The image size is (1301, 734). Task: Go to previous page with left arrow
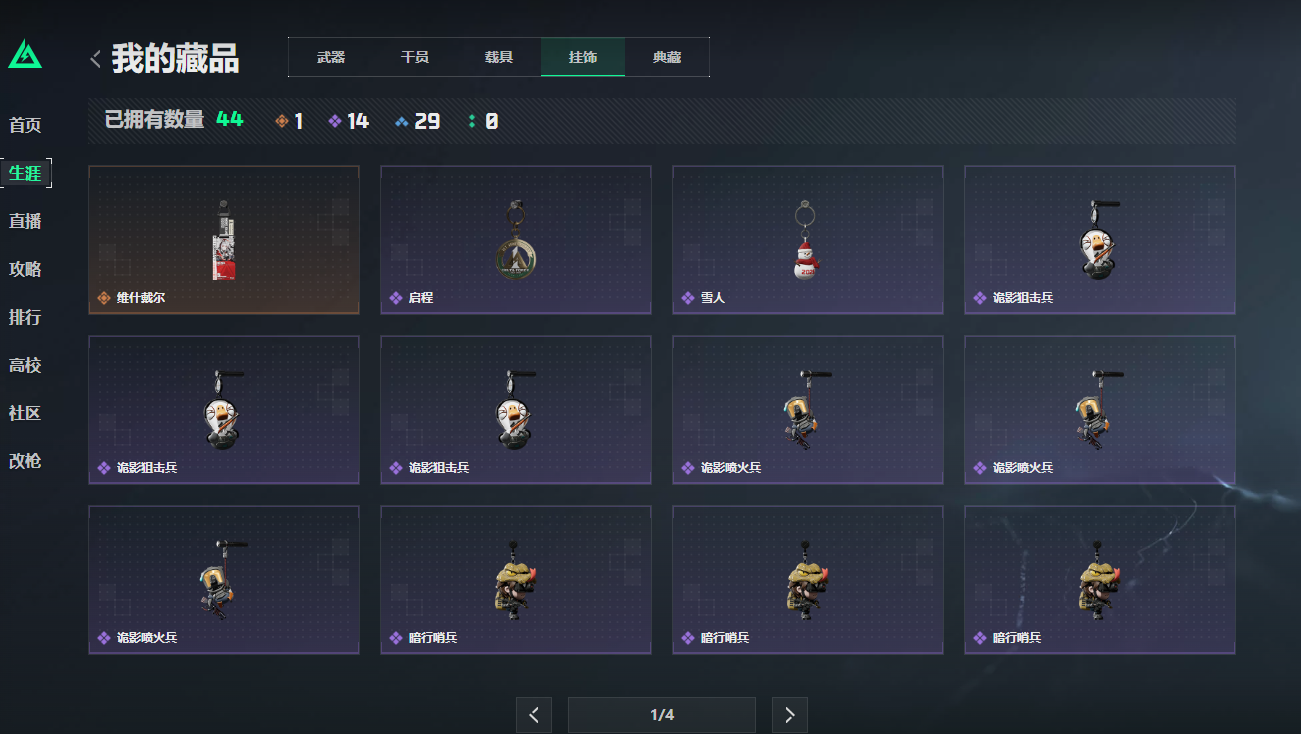(x=534, y=715)
